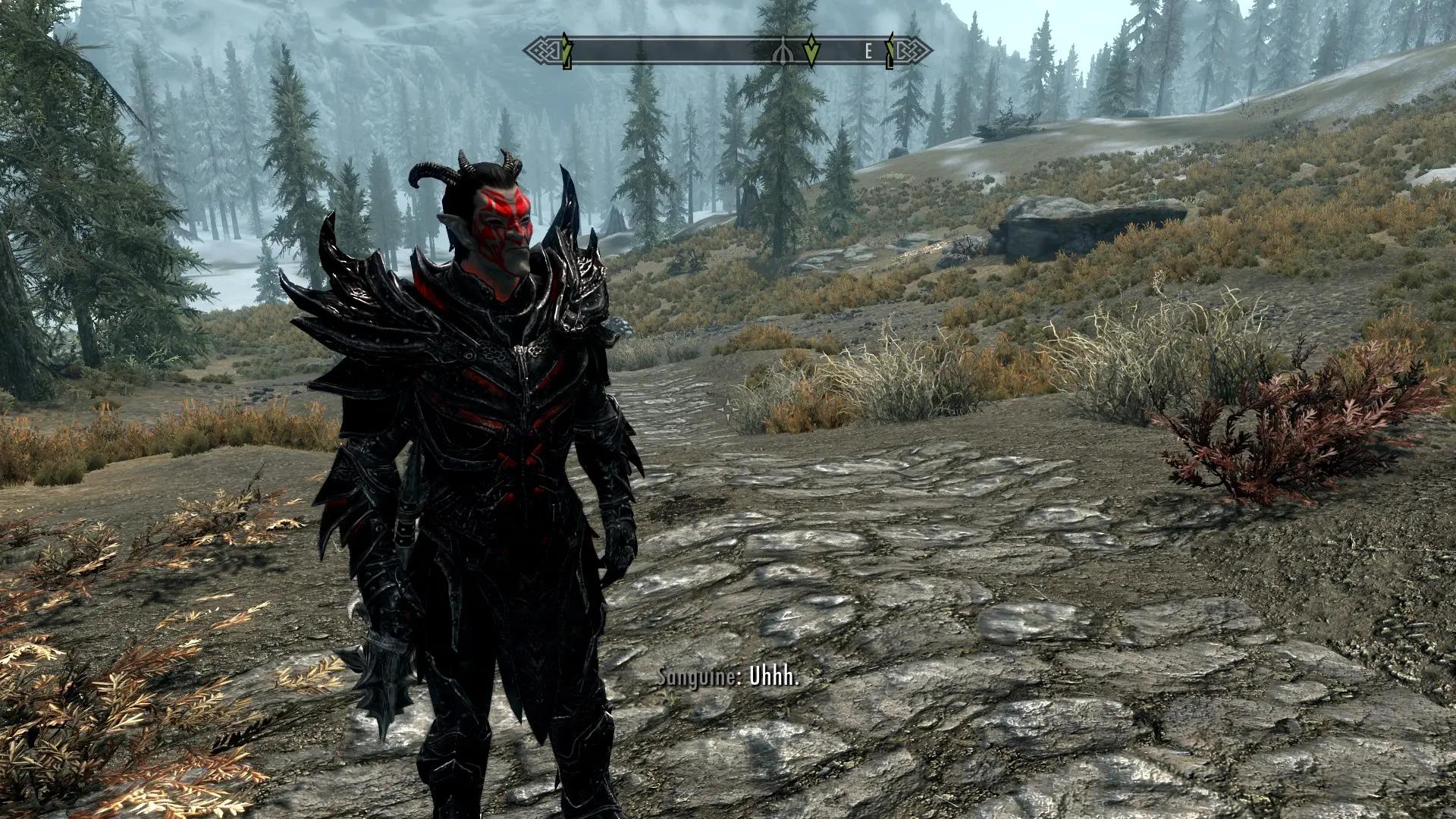Screen dimensions: 1456x819
Task: Select the grey undiscovered location icon on compass
Action: 781,52
